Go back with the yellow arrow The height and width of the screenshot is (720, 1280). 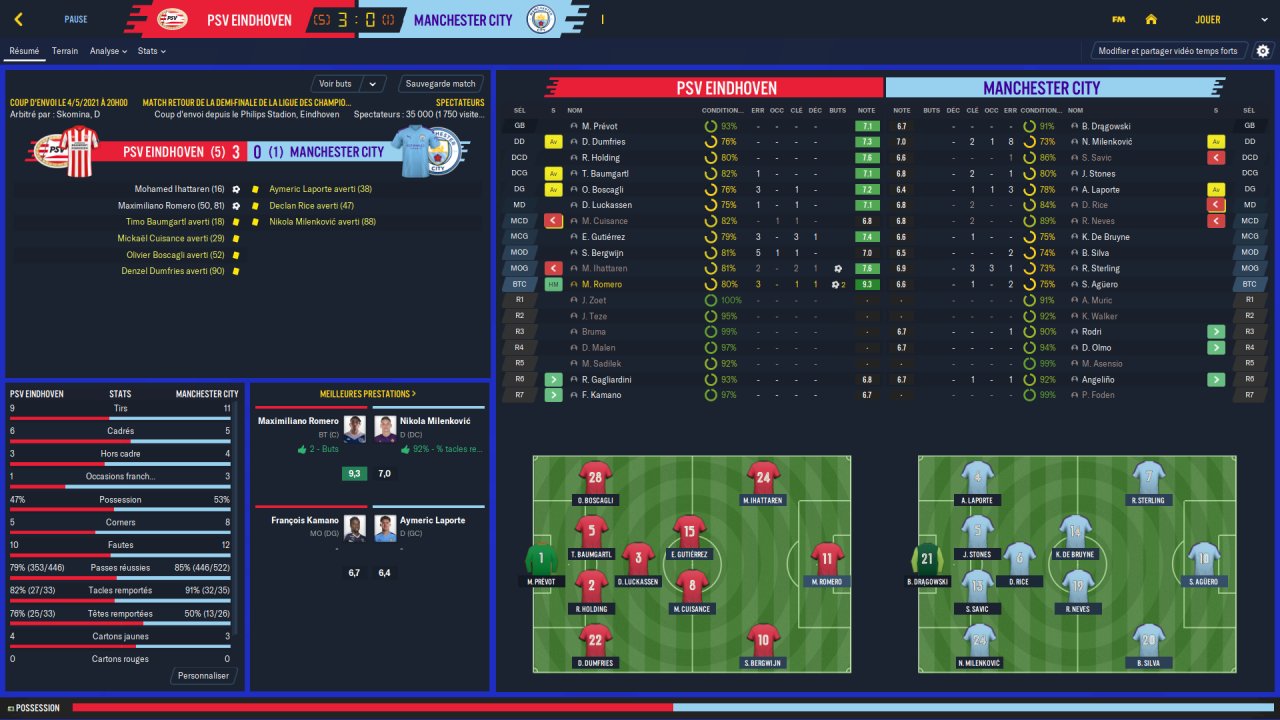click(19, 19)
